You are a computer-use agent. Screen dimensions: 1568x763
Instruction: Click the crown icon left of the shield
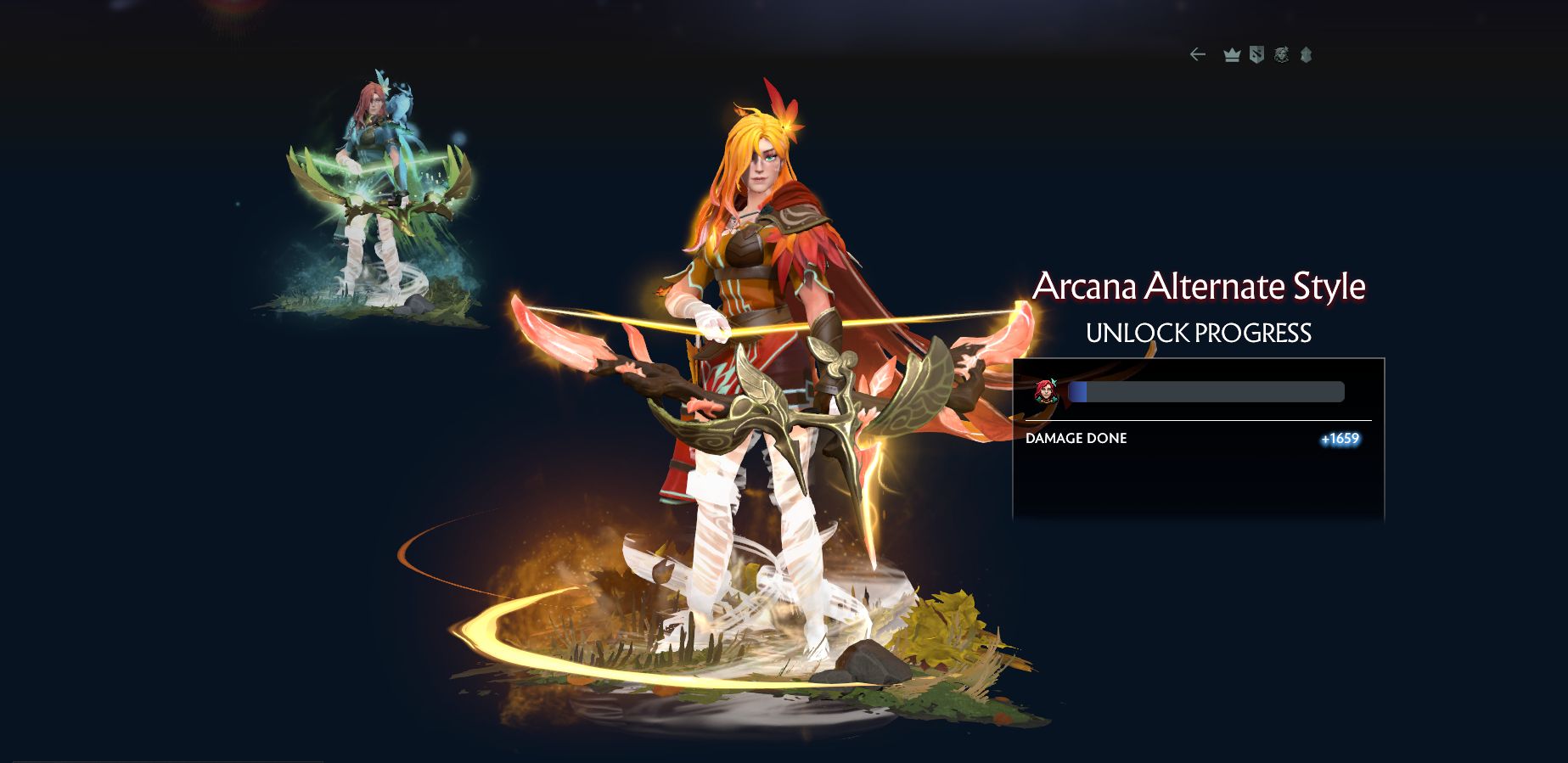point(1231,54)
